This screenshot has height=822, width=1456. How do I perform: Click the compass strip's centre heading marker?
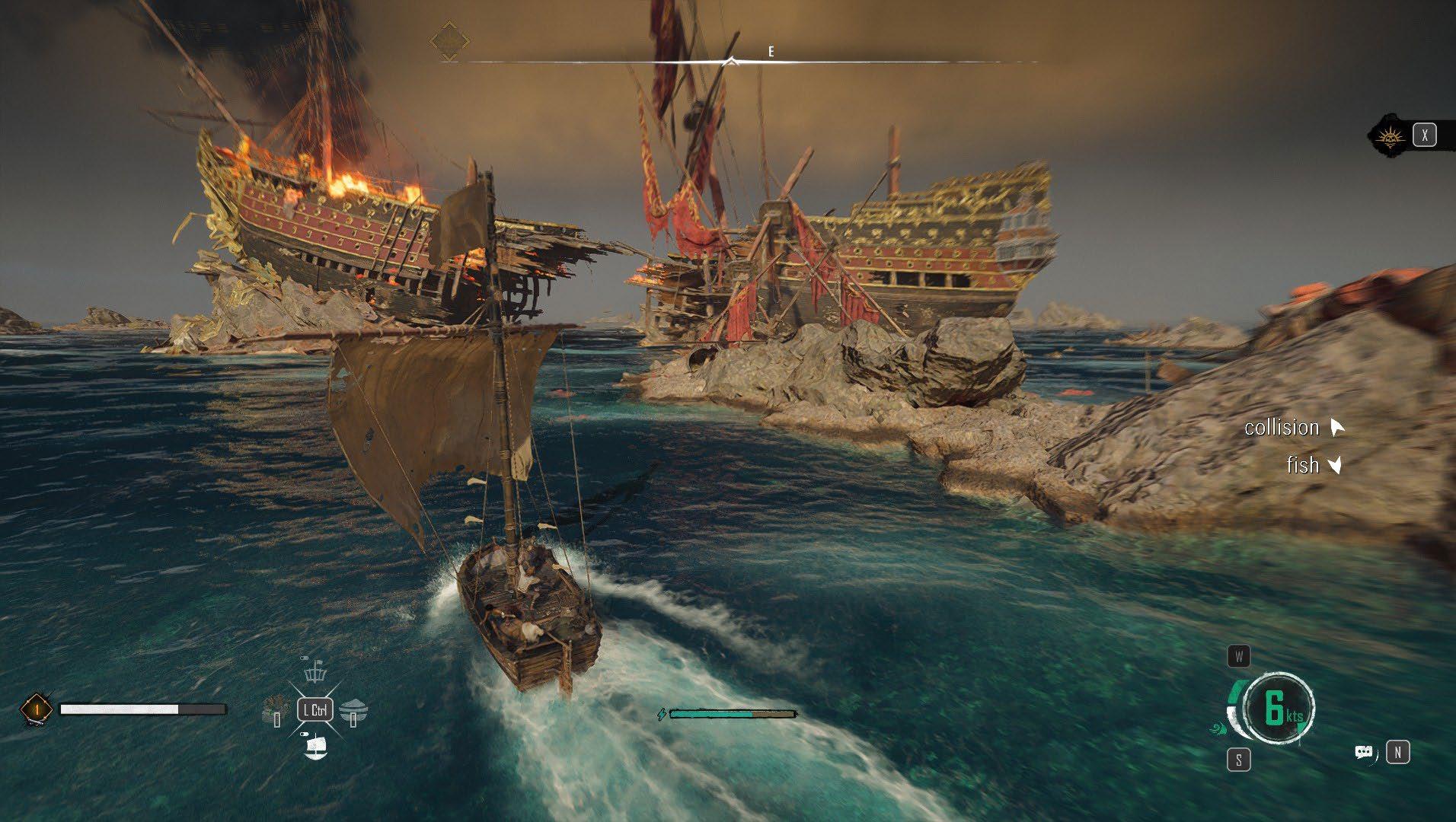pyautogui.click(x=731, y=61)
